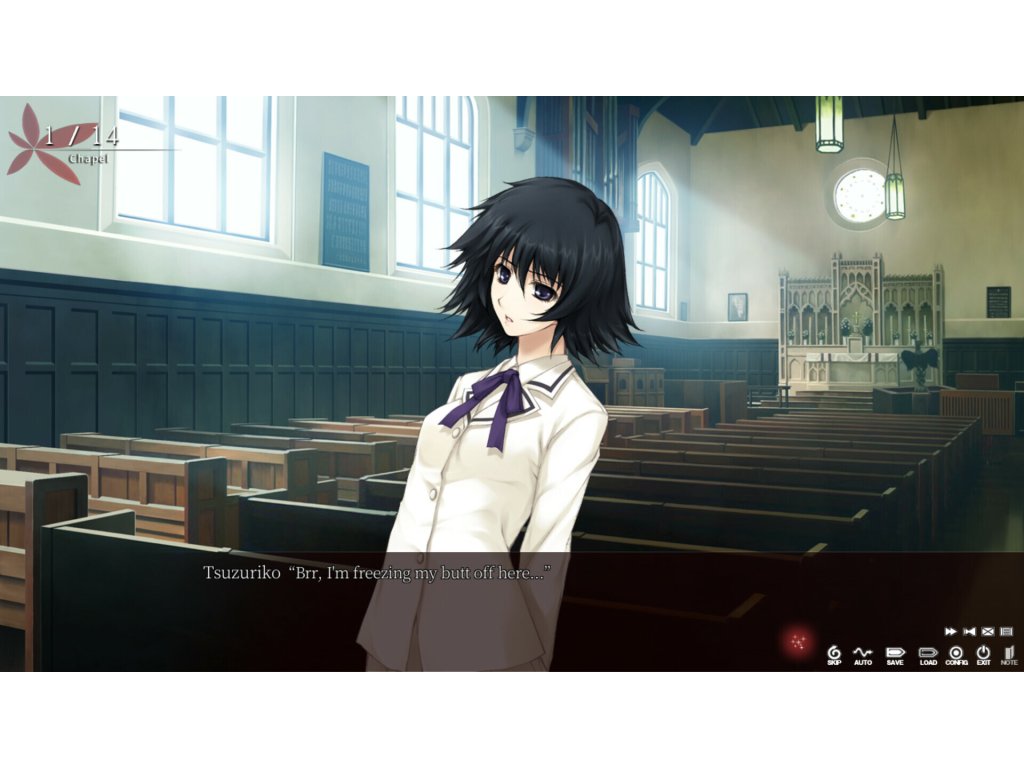The width and height of the screenshot is (1024, 768).
Task: Click the small film-strip icon
Action: 1006,632
